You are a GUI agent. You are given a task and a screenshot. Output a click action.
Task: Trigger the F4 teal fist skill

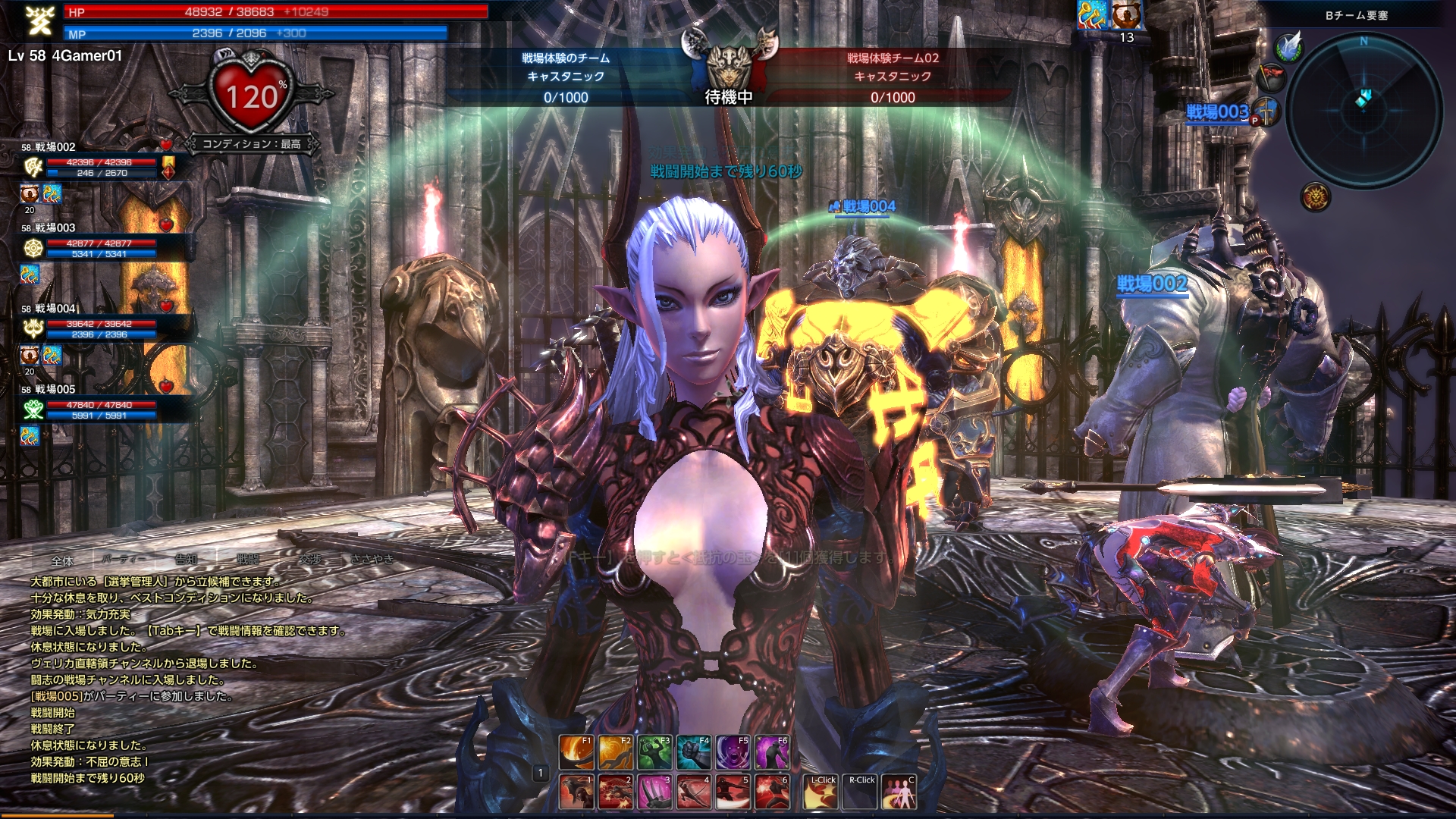pos(694,752)
